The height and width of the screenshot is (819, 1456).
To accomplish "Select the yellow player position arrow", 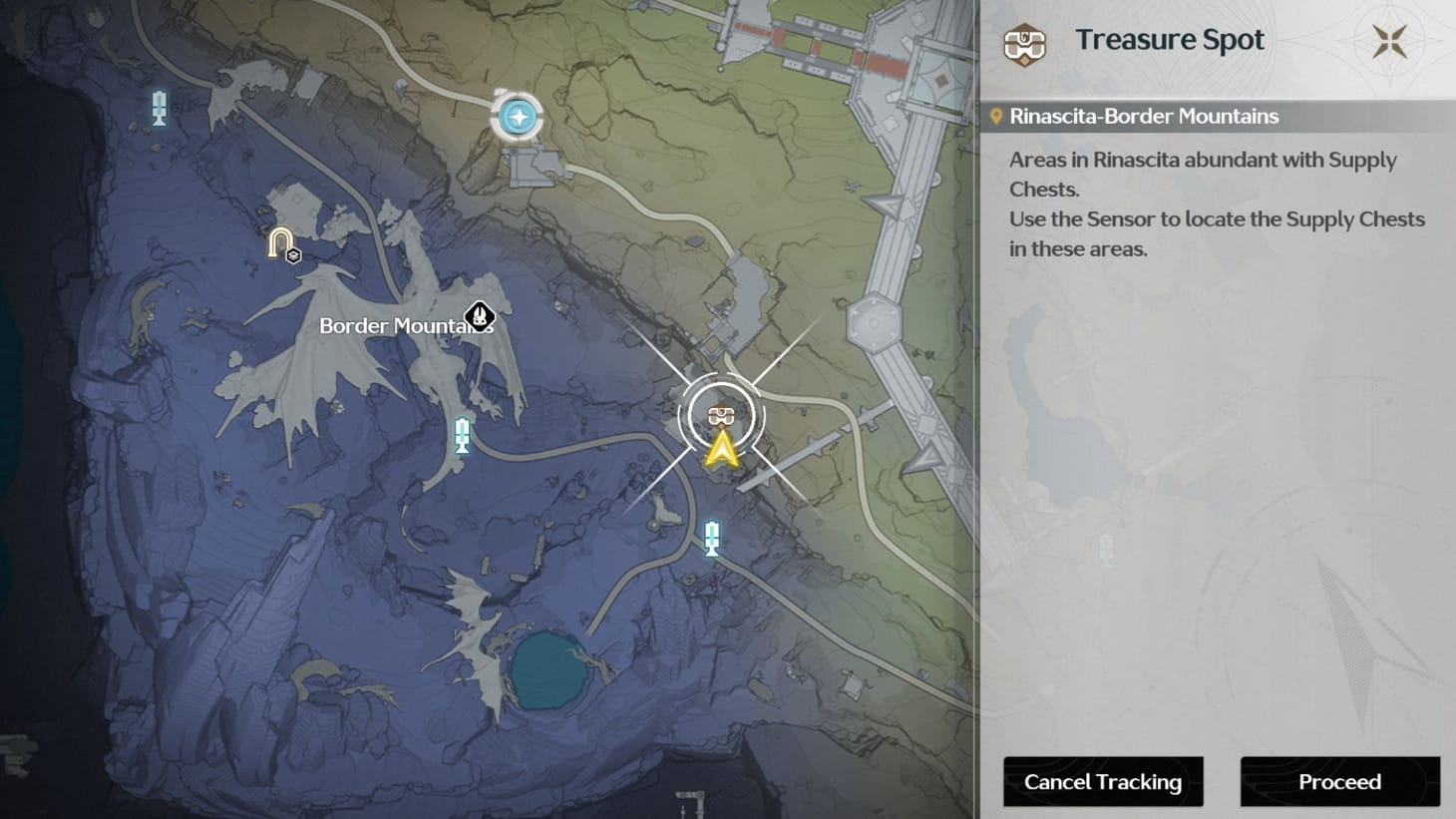I will [x=720, y=450].
